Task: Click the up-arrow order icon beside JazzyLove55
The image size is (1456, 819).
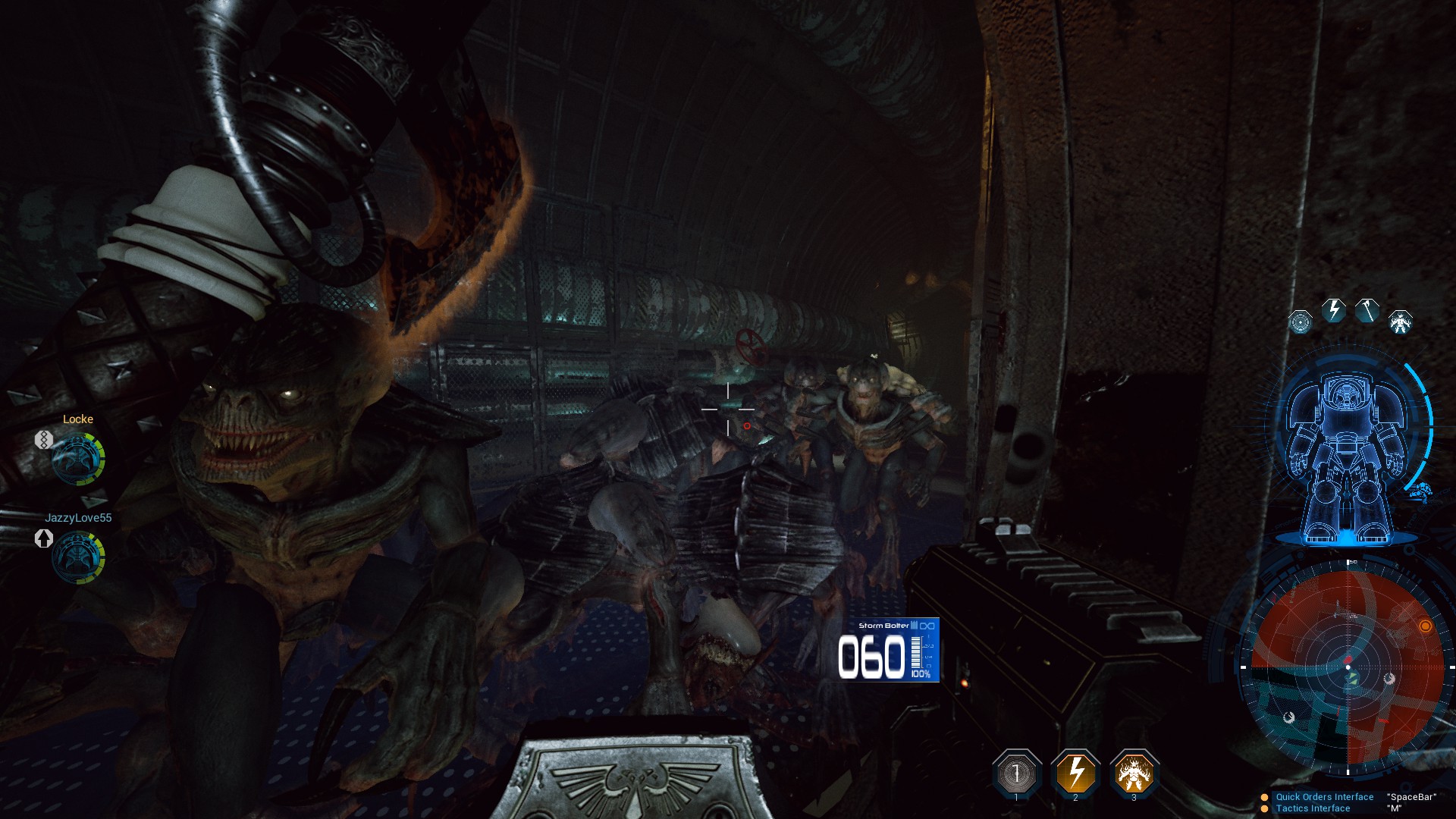Action: click(x=43, y=538)
